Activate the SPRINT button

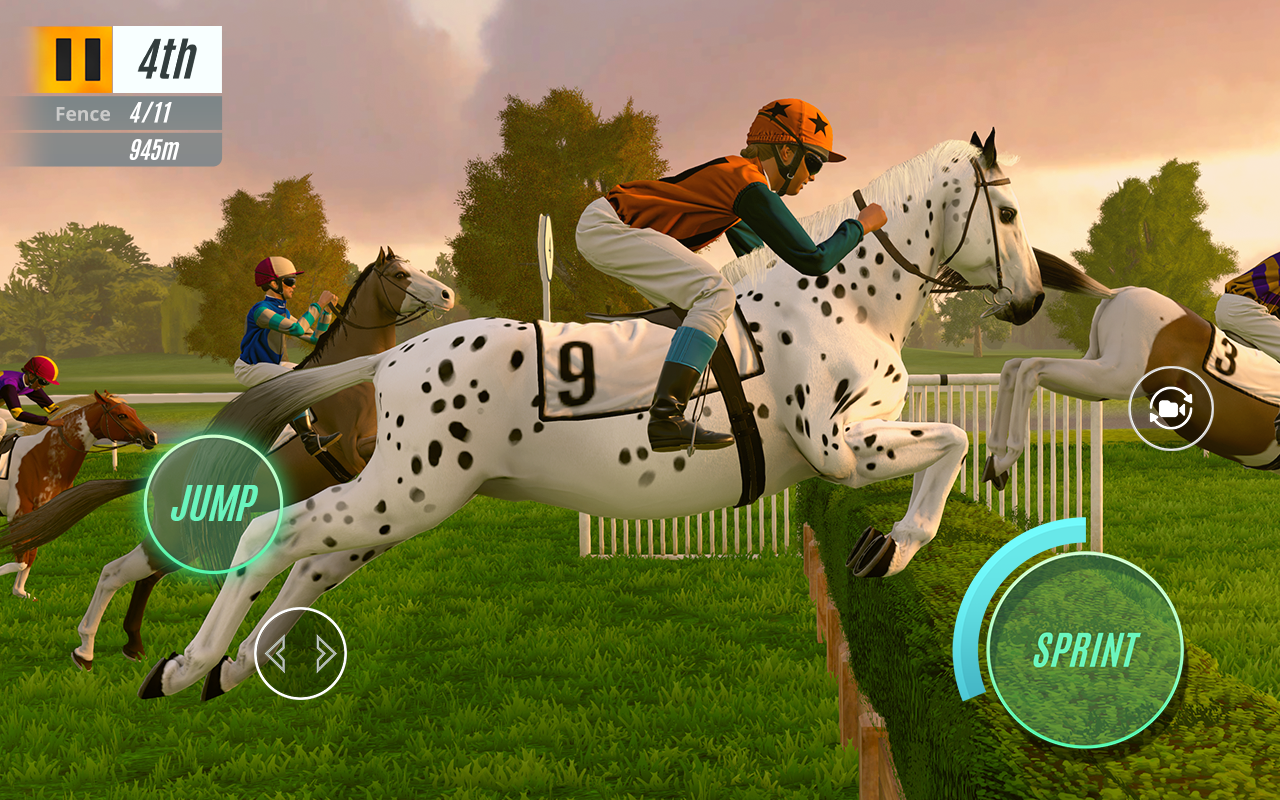(1085, 650)
